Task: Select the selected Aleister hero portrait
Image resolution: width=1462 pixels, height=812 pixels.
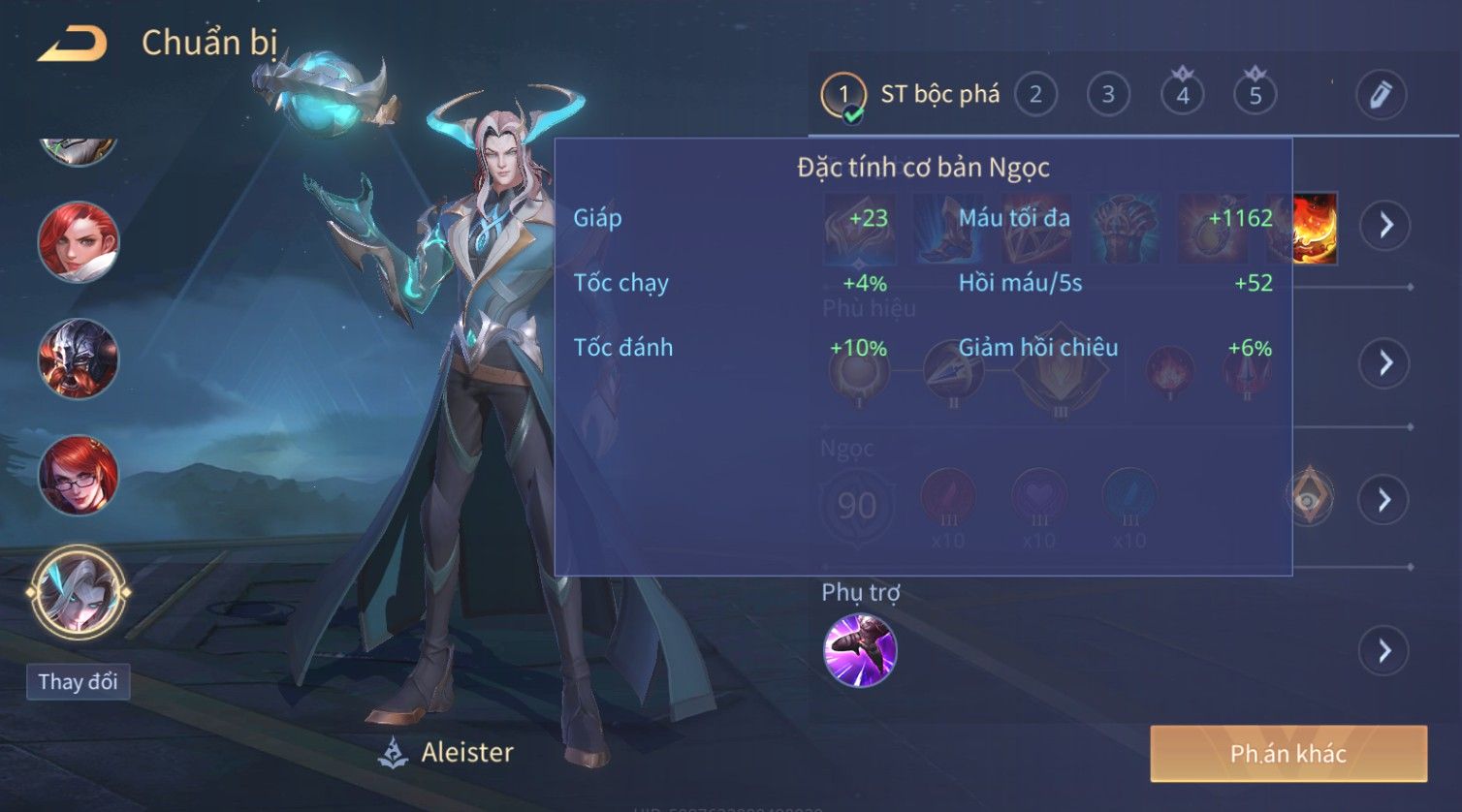Action: (x=78, y=591)
